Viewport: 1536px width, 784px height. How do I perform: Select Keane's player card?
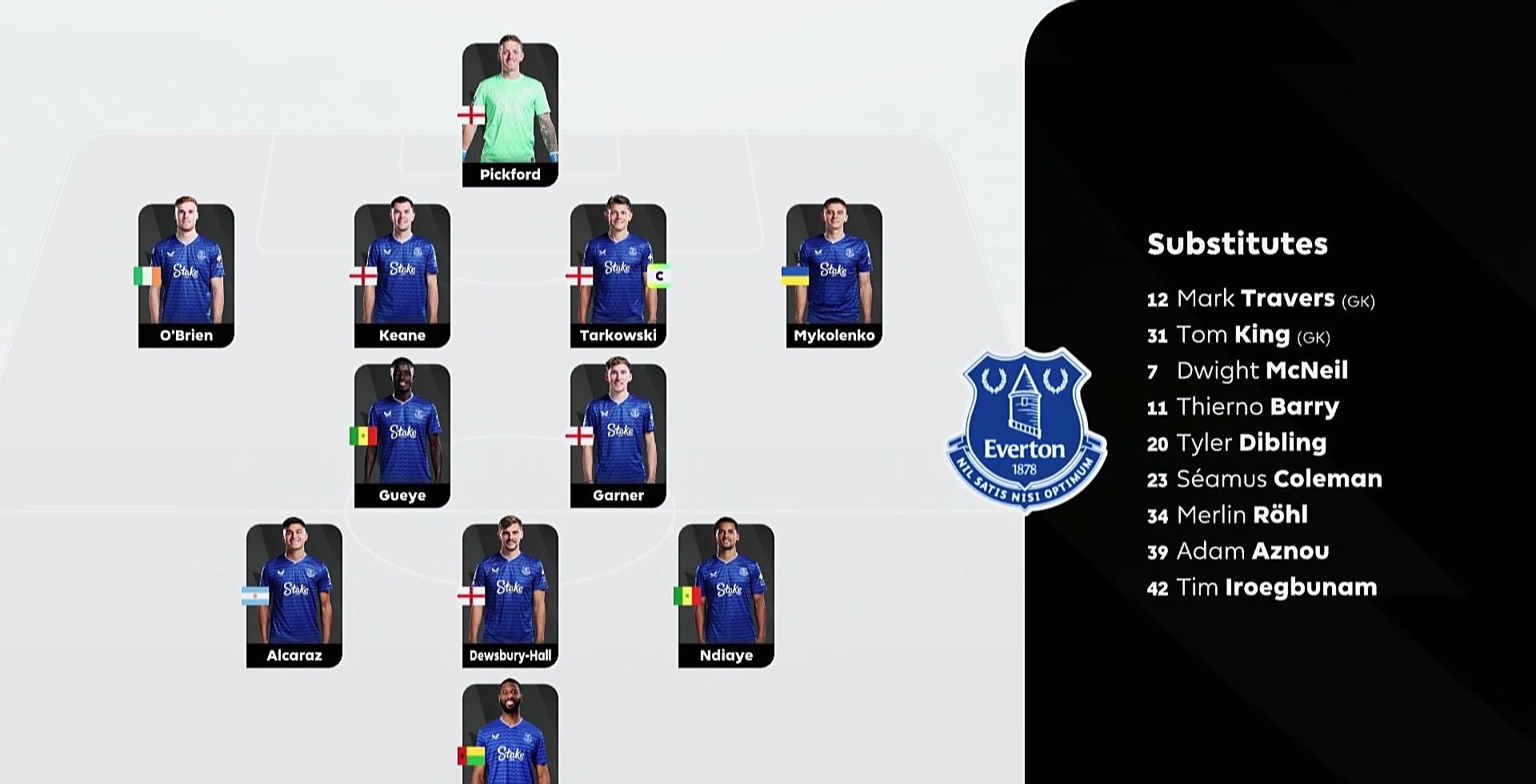(402, 275)
